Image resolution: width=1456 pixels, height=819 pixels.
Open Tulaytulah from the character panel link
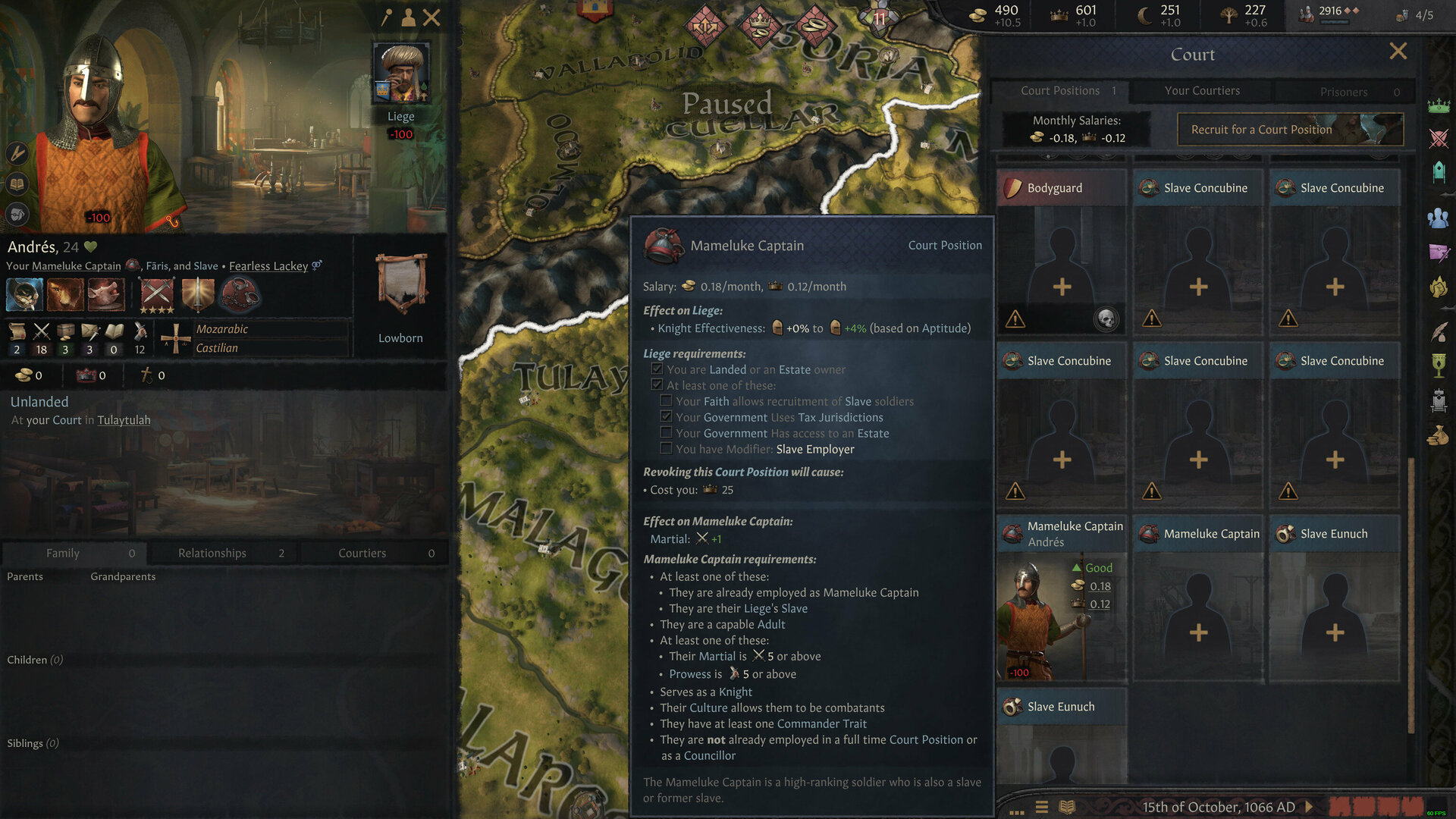(124, 419)
